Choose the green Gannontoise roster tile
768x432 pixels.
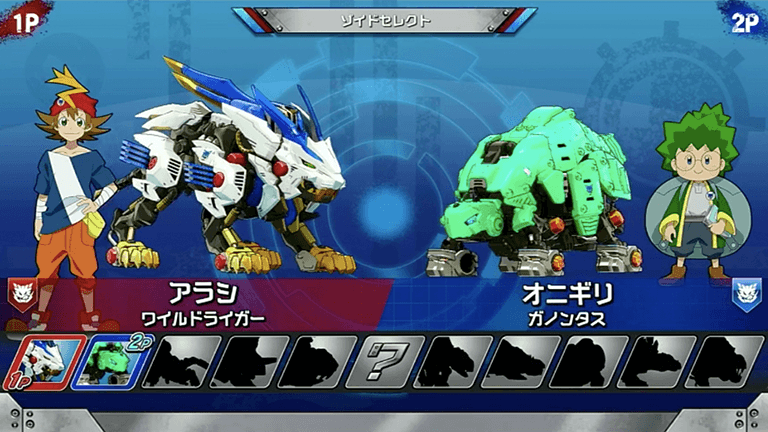click(x=108, y=361)
